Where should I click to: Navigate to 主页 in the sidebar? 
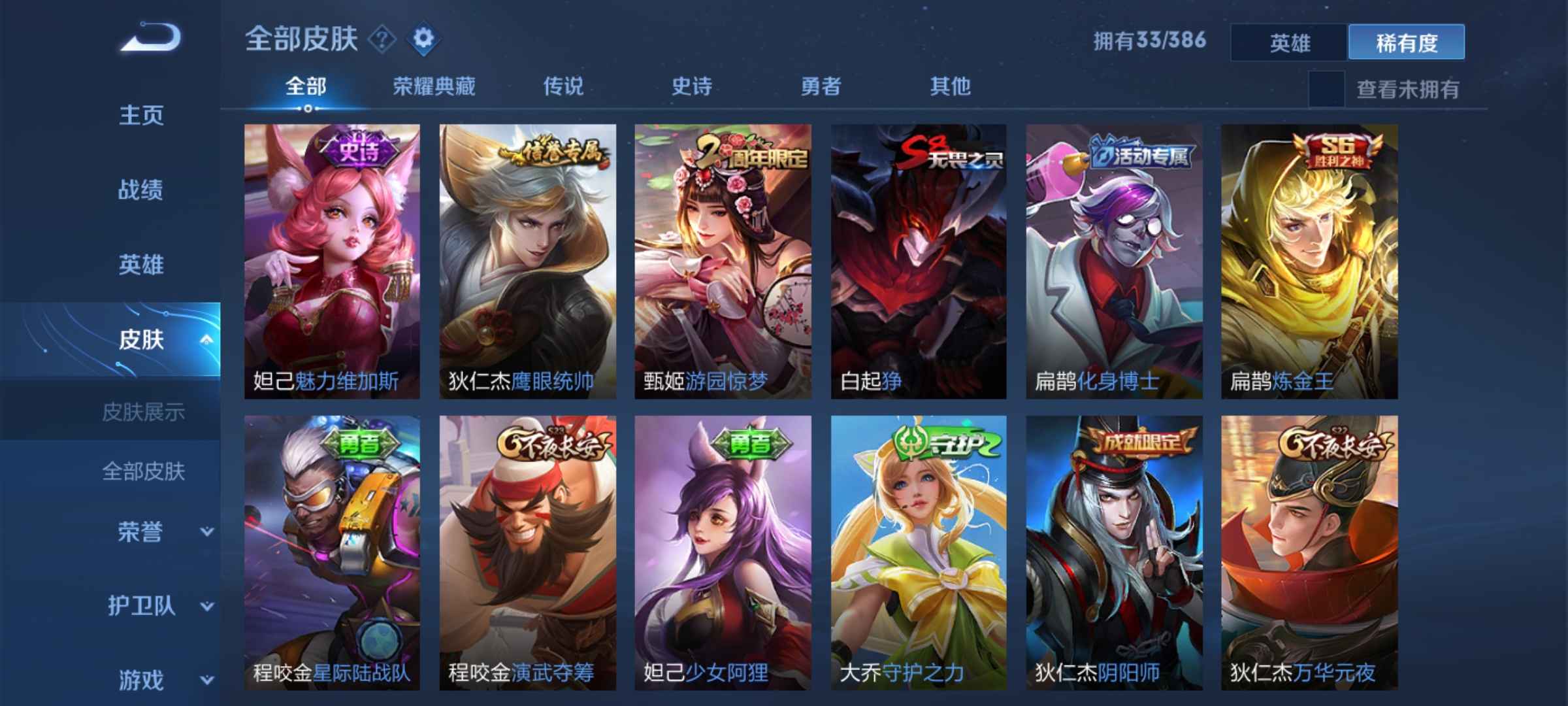pos(140,116)
